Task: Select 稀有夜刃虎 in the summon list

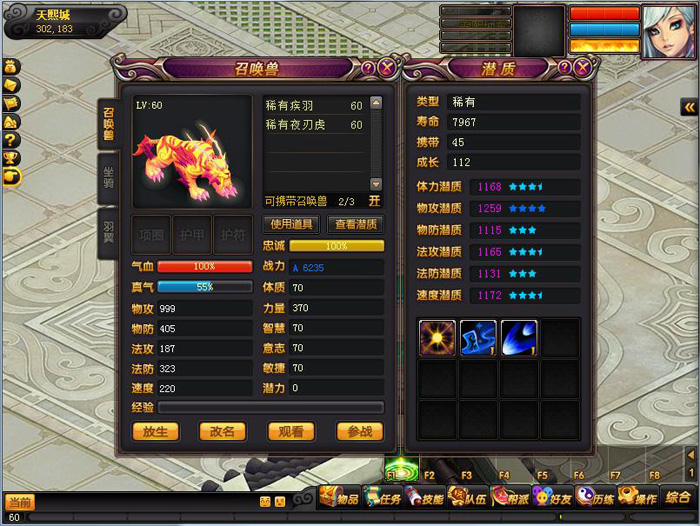Action: (314, 125)
